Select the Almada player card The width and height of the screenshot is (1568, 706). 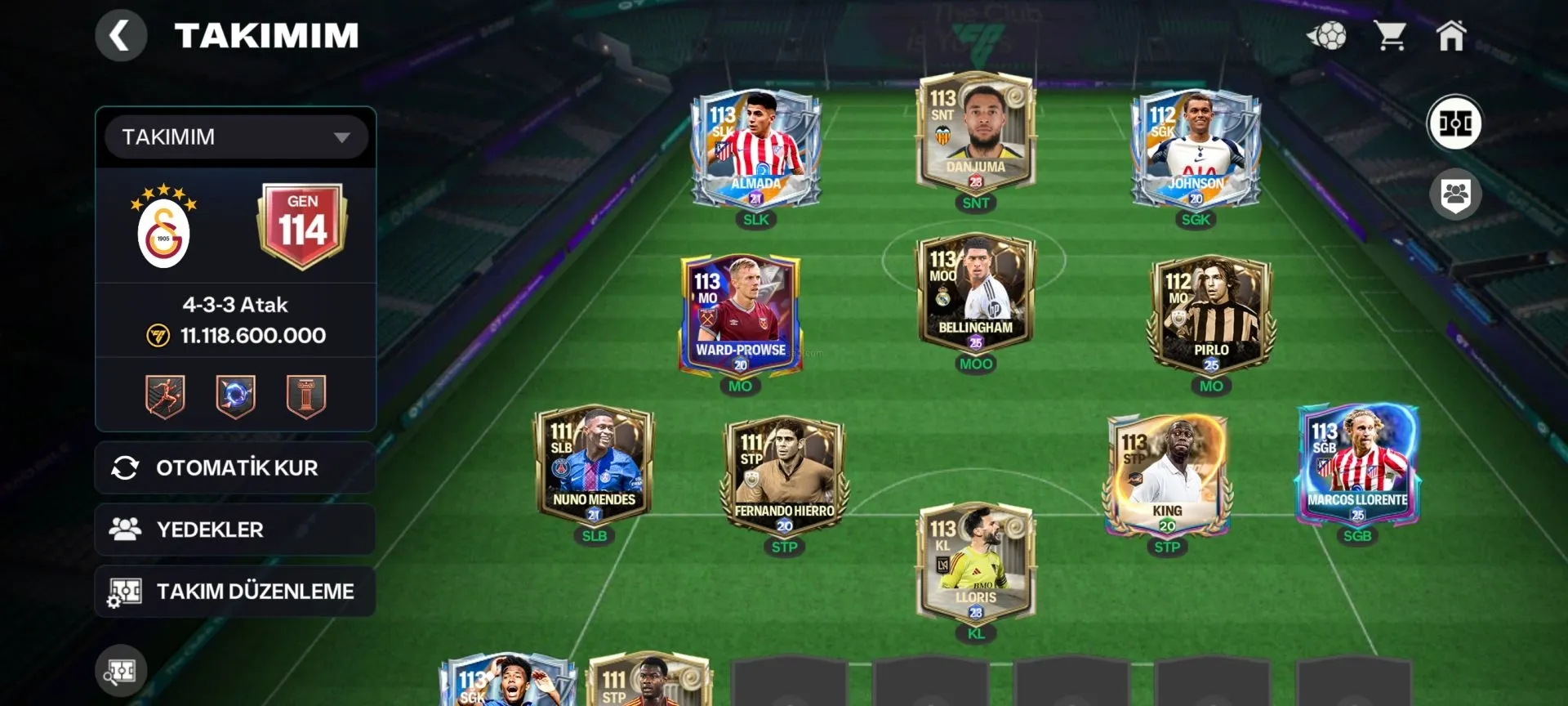pos(755,148)
